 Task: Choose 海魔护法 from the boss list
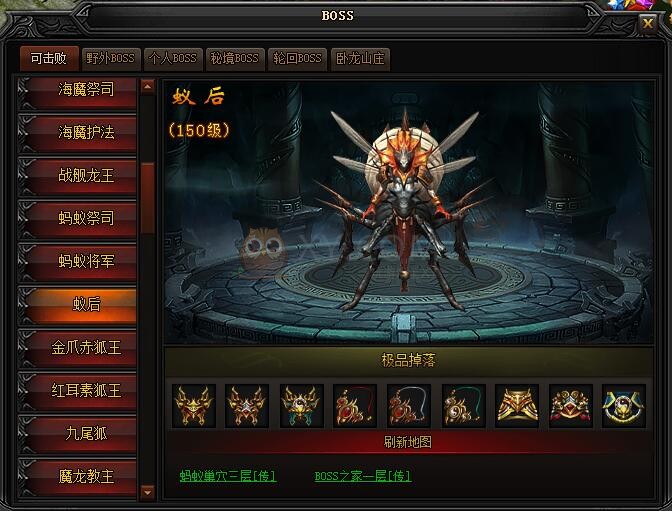[x=86, y=131]
